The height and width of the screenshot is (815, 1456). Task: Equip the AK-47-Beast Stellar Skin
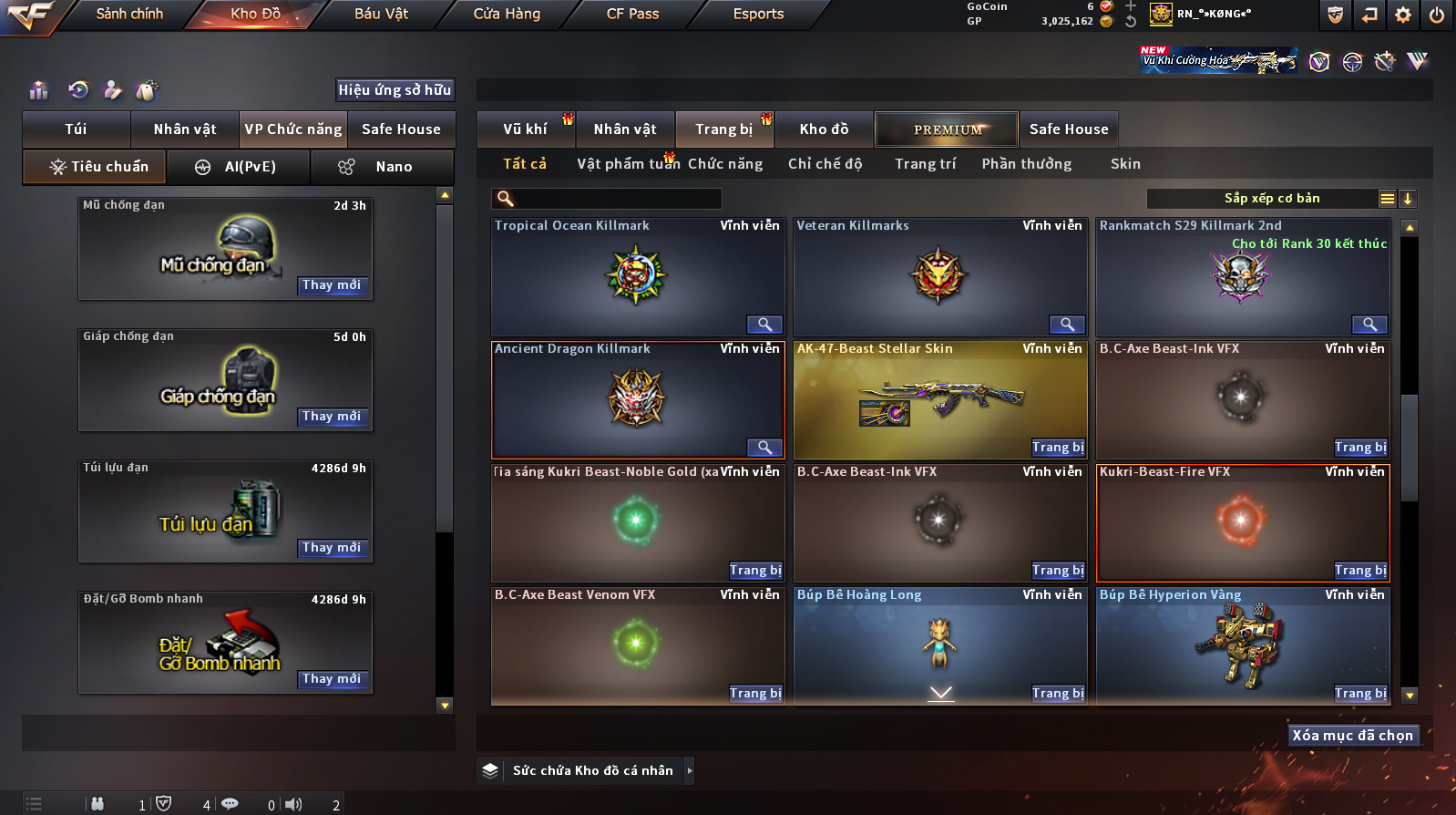[x=1057, y=448]
